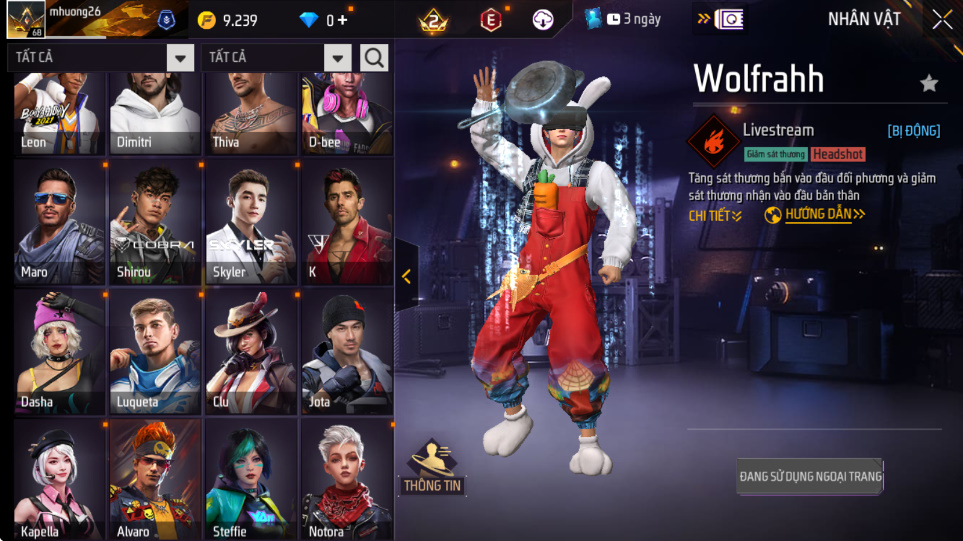Image resolution: width=963 pixels, height=541 pixels.
Task: Close the character screen with X
Action: pos(942,20)
